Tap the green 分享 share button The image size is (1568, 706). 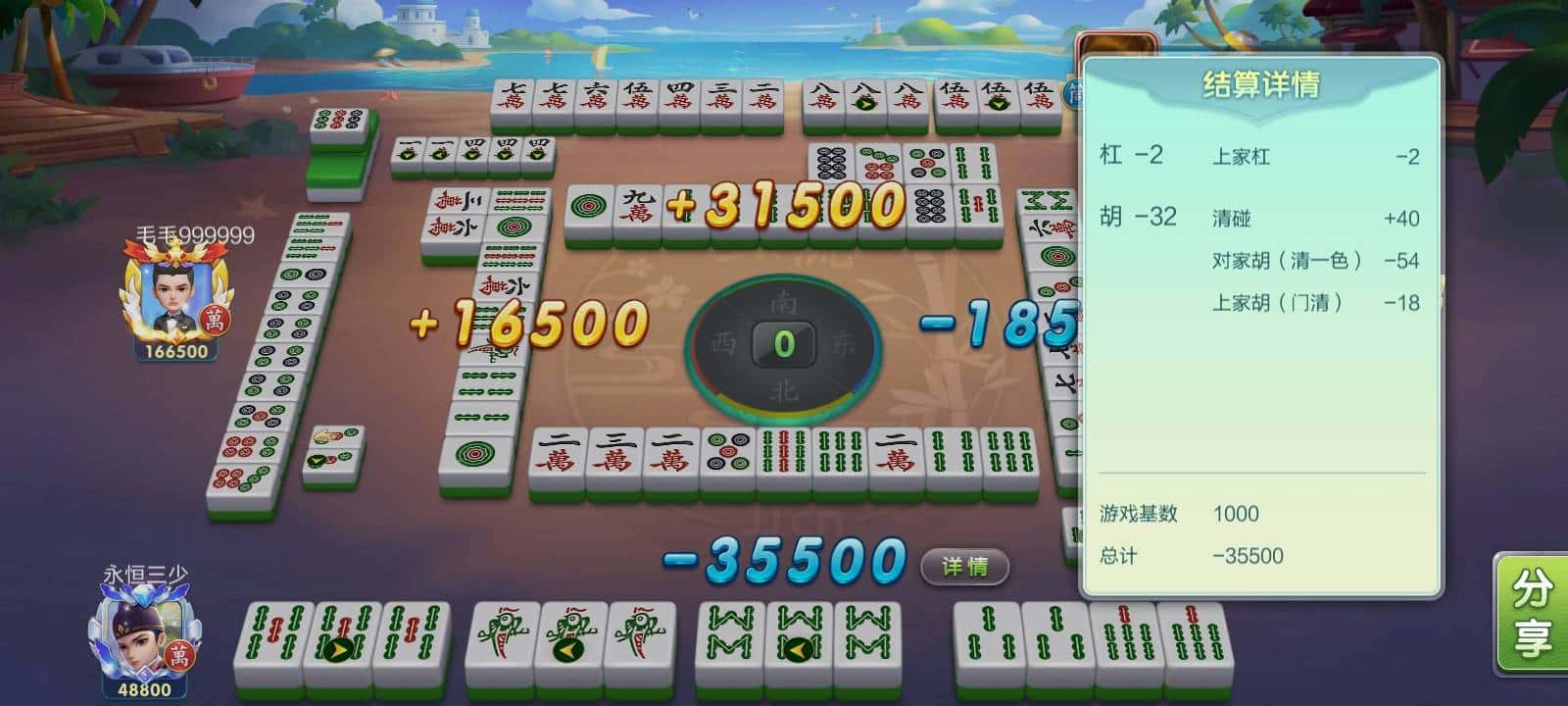point(1532,613)
